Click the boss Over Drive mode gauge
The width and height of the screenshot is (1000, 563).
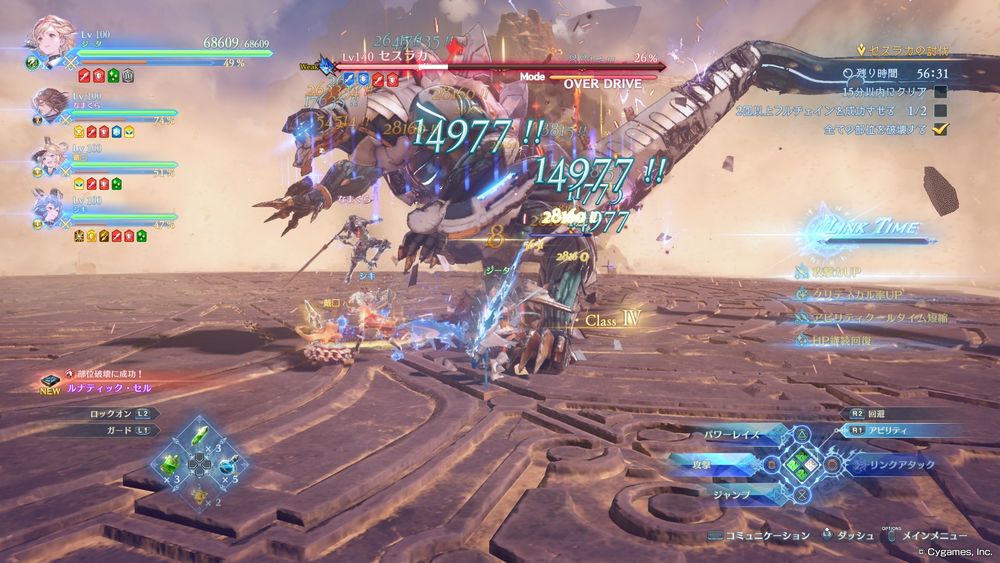600,84
